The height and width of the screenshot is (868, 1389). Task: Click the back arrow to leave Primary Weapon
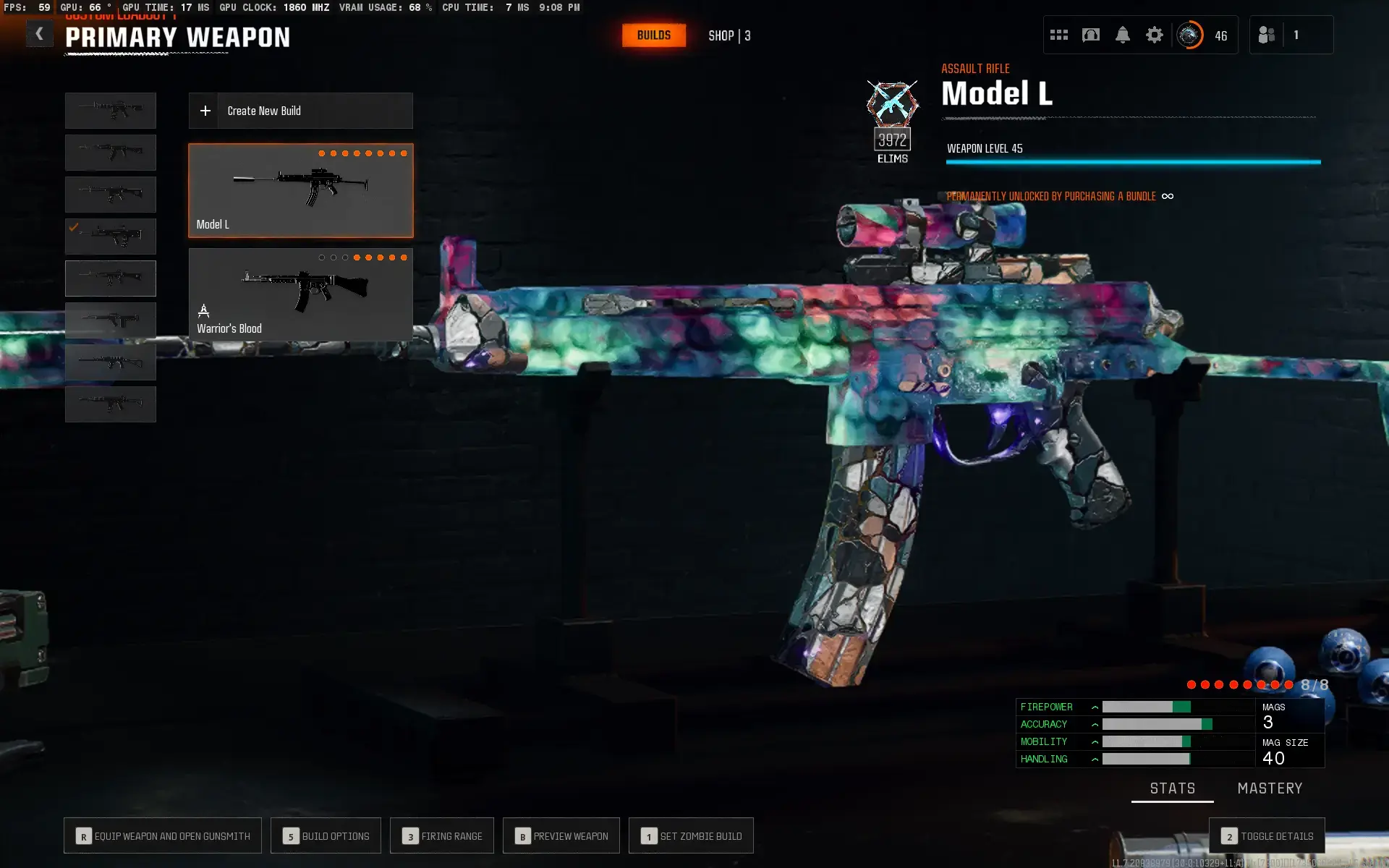point(39,33)
